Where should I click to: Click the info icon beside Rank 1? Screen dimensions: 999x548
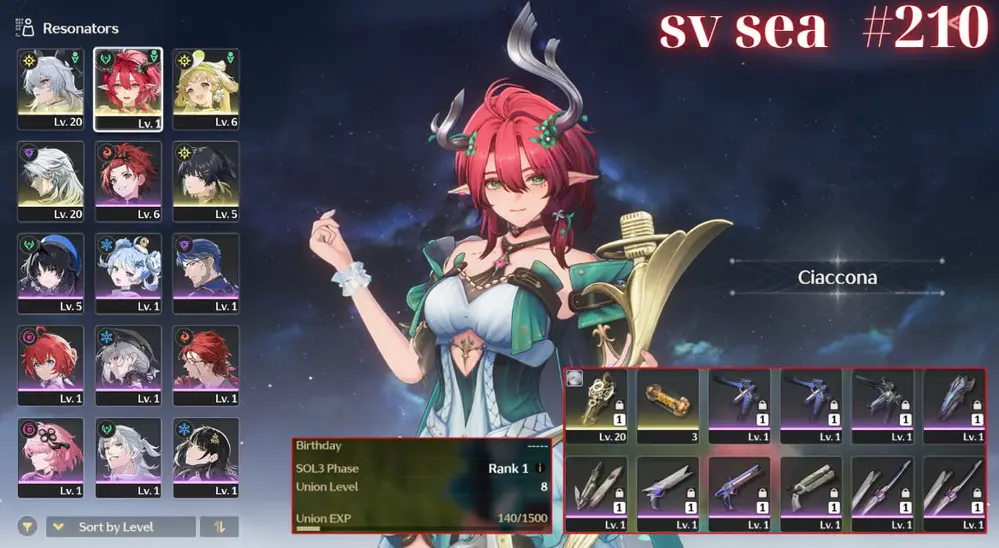[x=541, y=468]
